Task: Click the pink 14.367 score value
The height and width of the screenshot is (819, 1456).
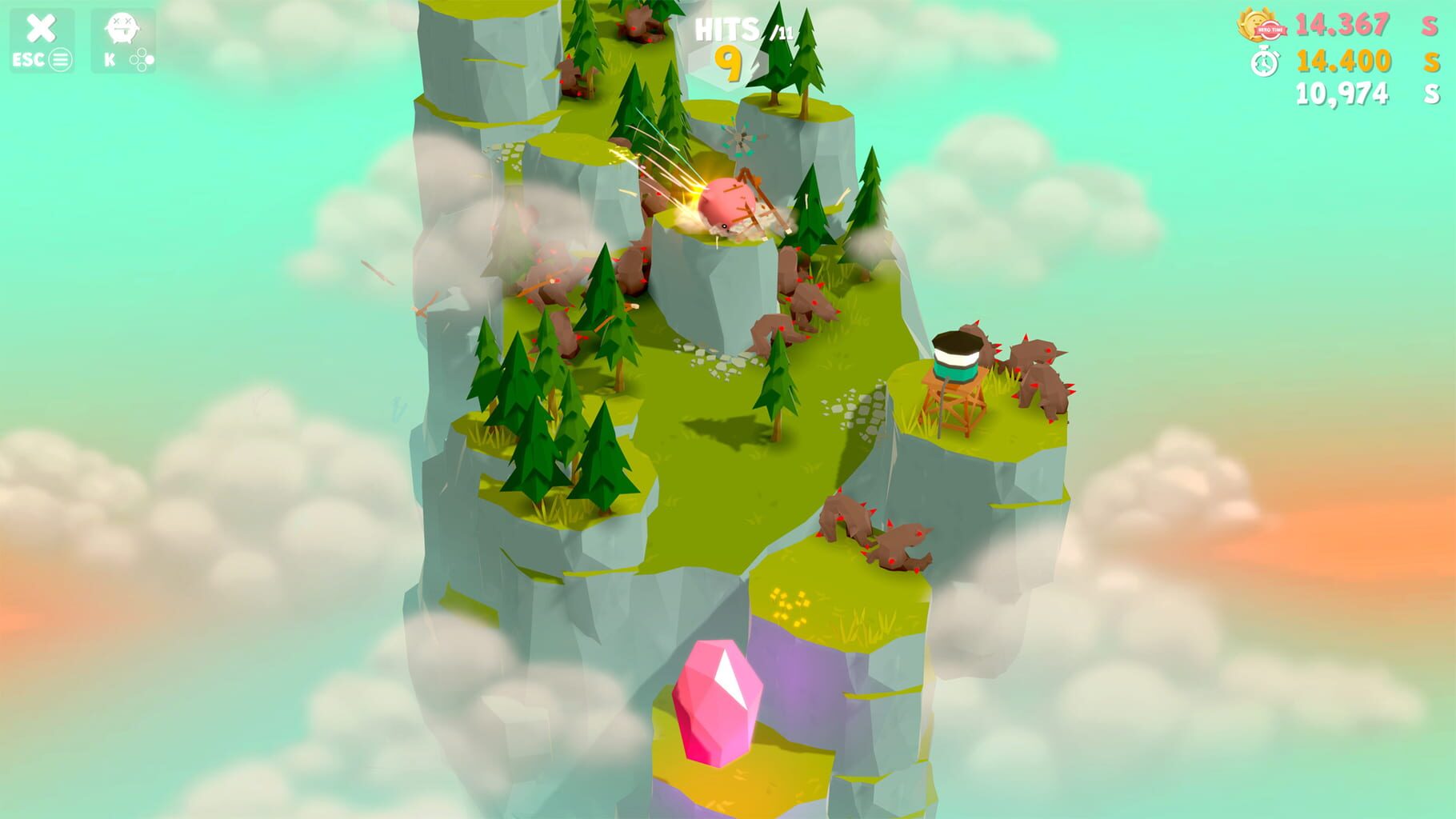Action: [1342, 26]
